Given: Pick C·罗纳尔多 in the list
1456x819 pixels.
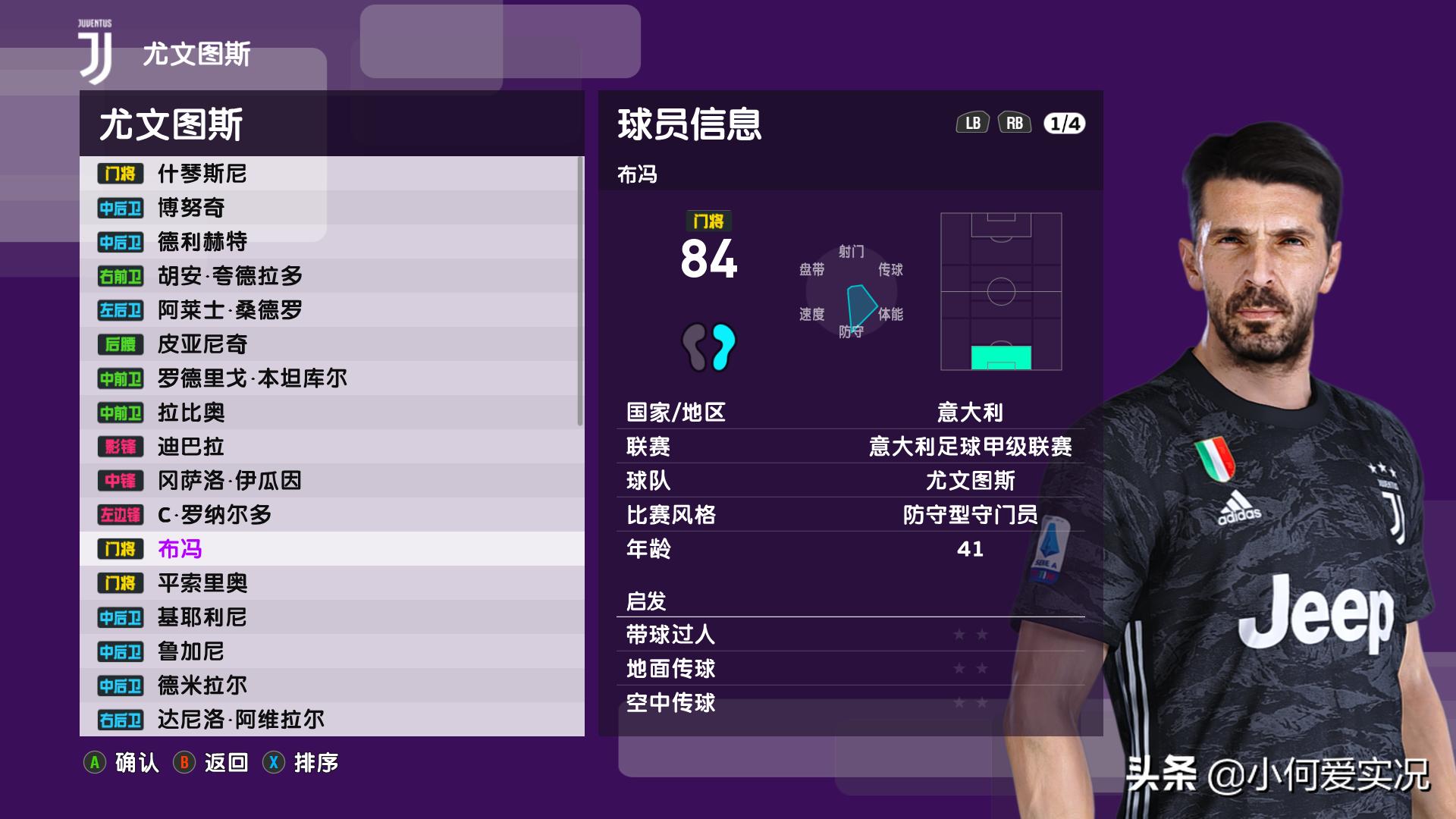Looking at the screenshot, I should click(331, 515).
